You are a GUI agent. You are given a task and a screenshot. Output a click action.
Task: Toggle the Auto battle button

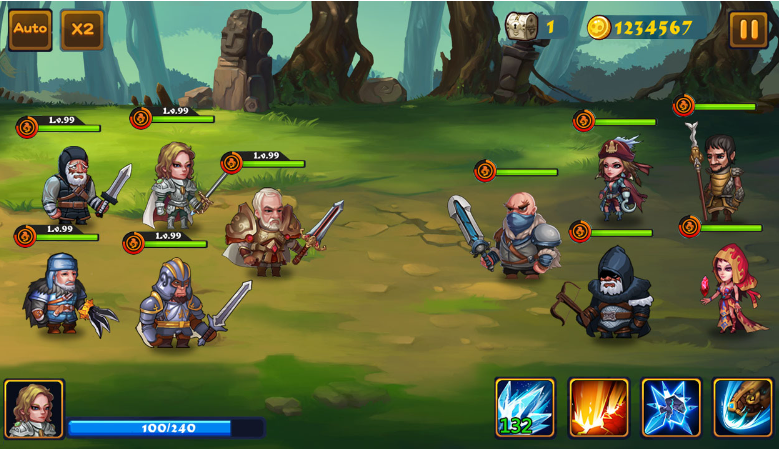(30, 29)
